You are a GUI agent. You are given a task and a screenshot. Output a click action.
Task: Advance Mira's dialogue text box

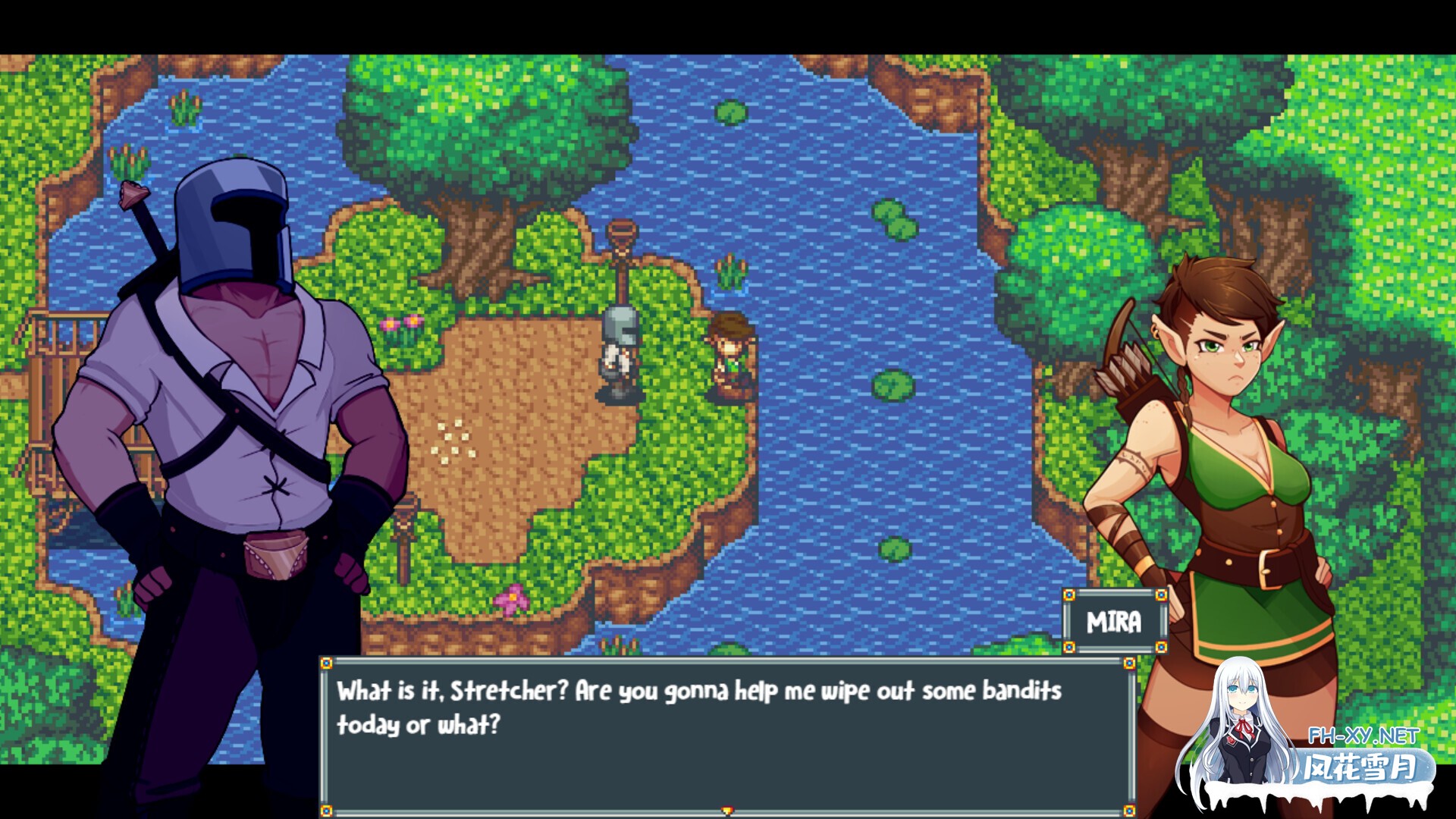726,732
